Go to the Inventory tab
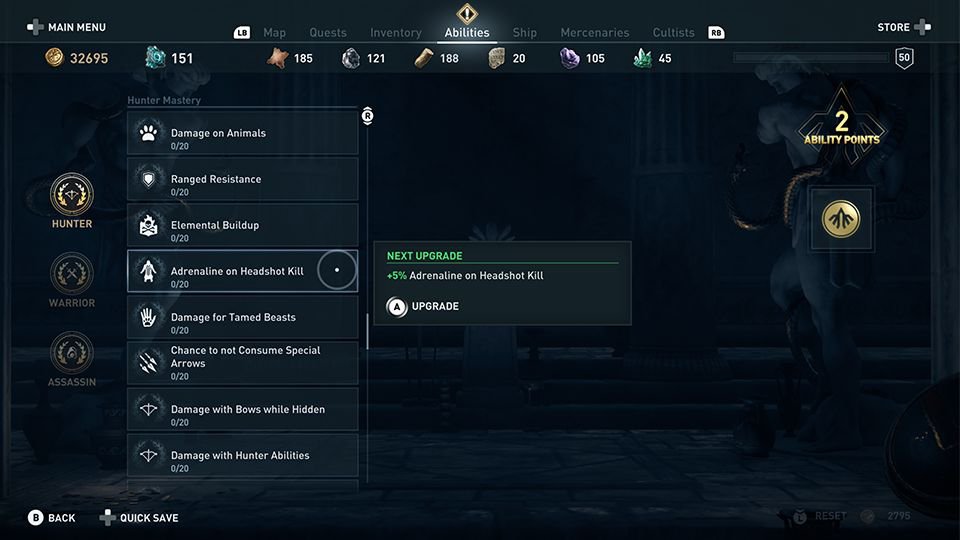The image size is (960, 540). click(396, 33)
